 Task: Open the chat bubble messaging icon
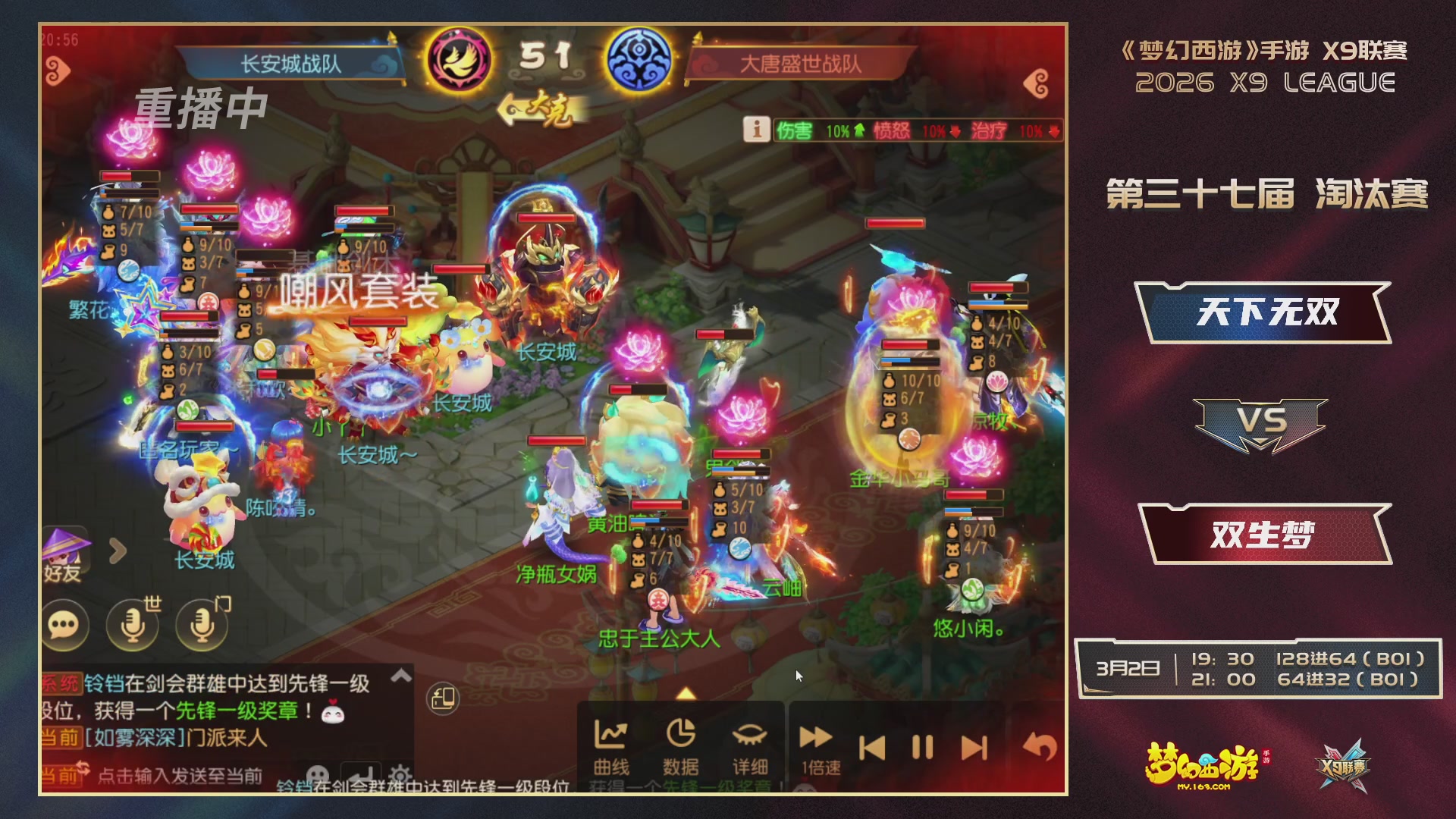click(64, 624)
